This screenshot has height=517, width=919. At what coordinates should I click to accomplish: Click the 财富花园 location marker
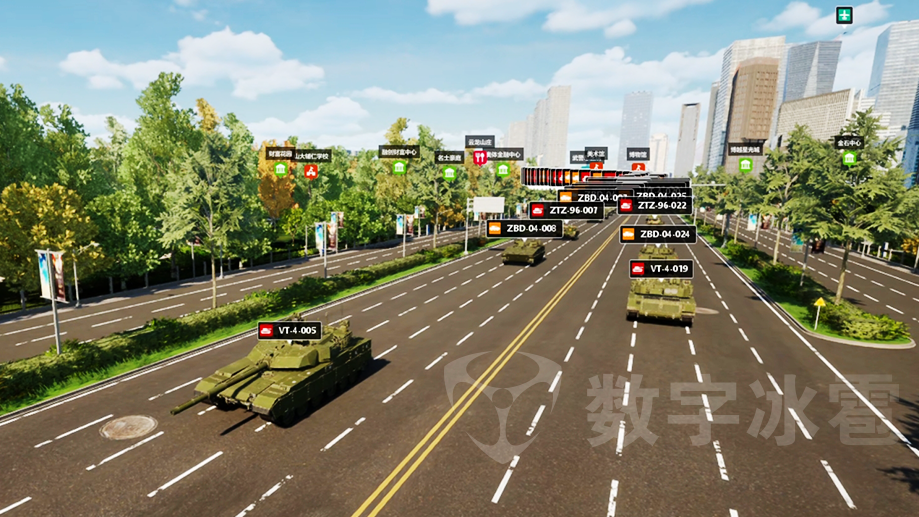280,169
